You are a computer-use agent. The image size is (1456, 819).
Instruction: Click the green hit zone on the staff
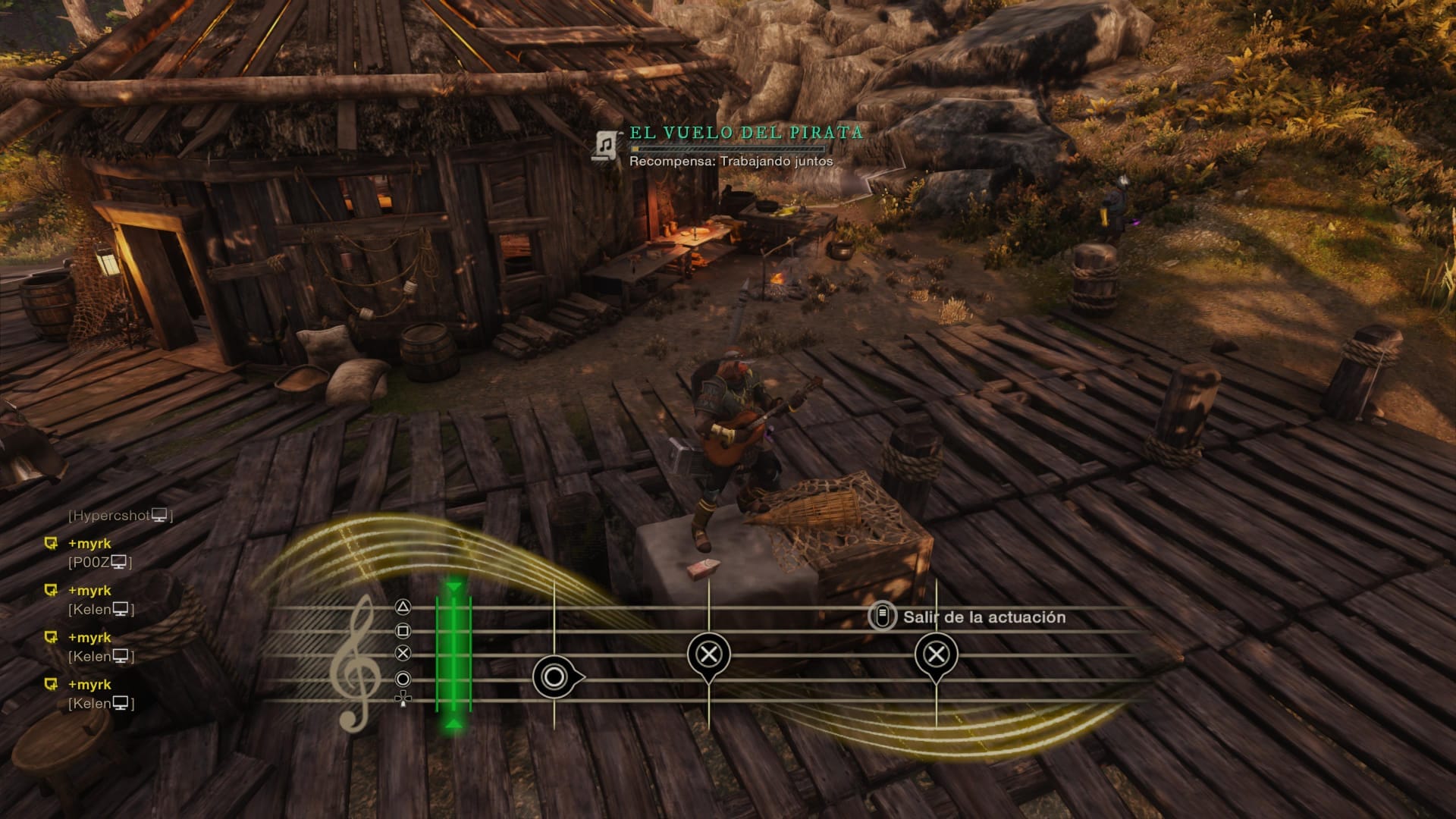point(453,654)
